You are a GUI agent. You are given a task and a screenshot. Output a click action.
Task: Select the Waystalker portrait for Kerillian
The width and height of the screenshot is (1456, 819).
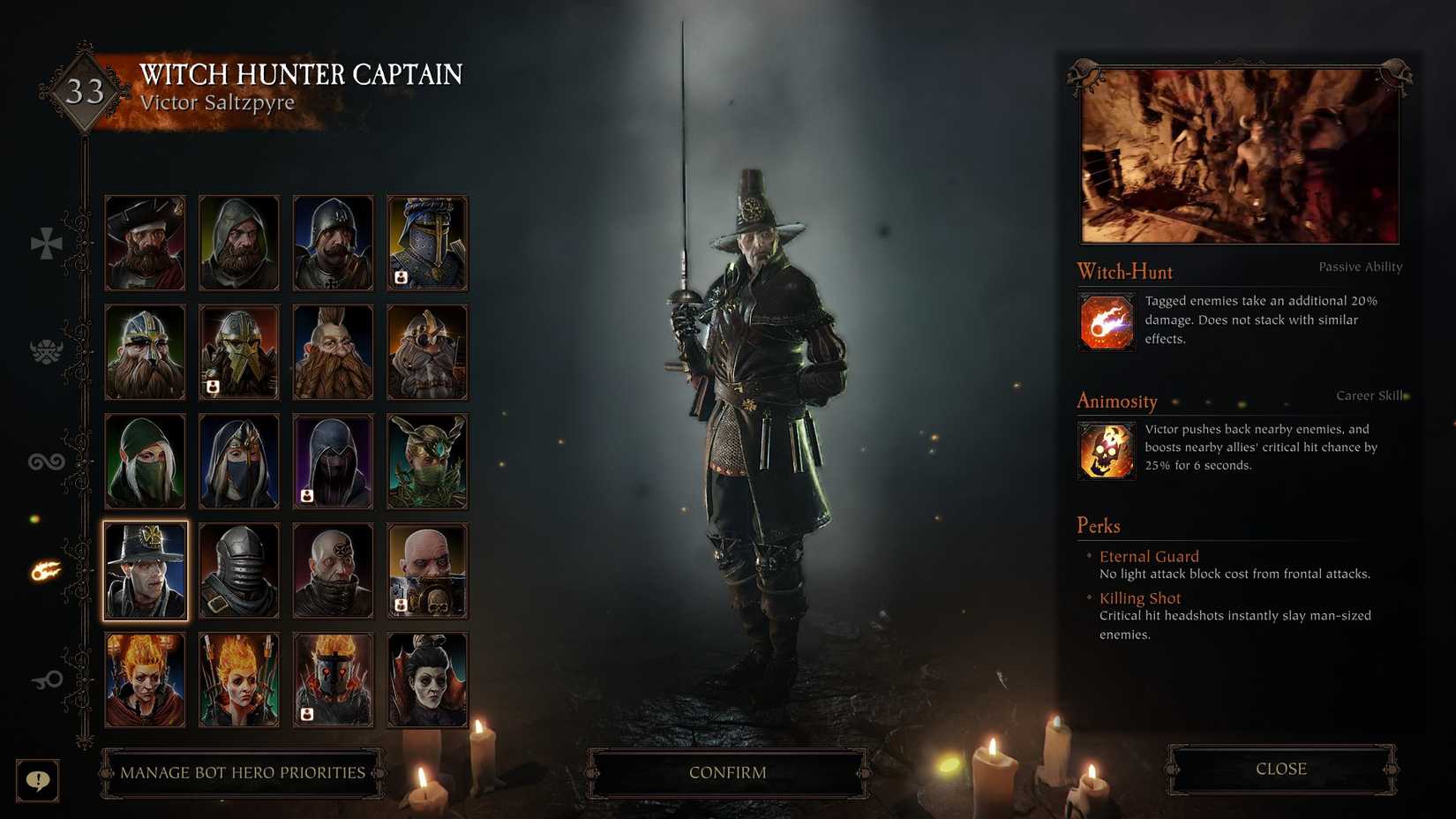[x=144, y=459]
